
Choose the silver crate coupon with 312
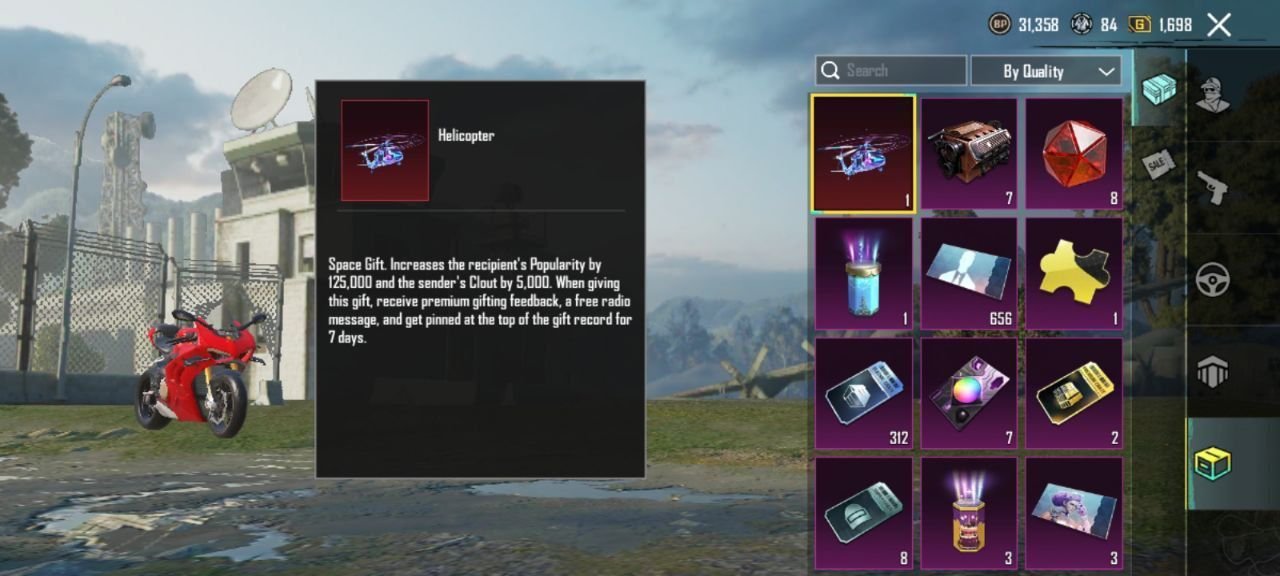[x=863, y=393]
